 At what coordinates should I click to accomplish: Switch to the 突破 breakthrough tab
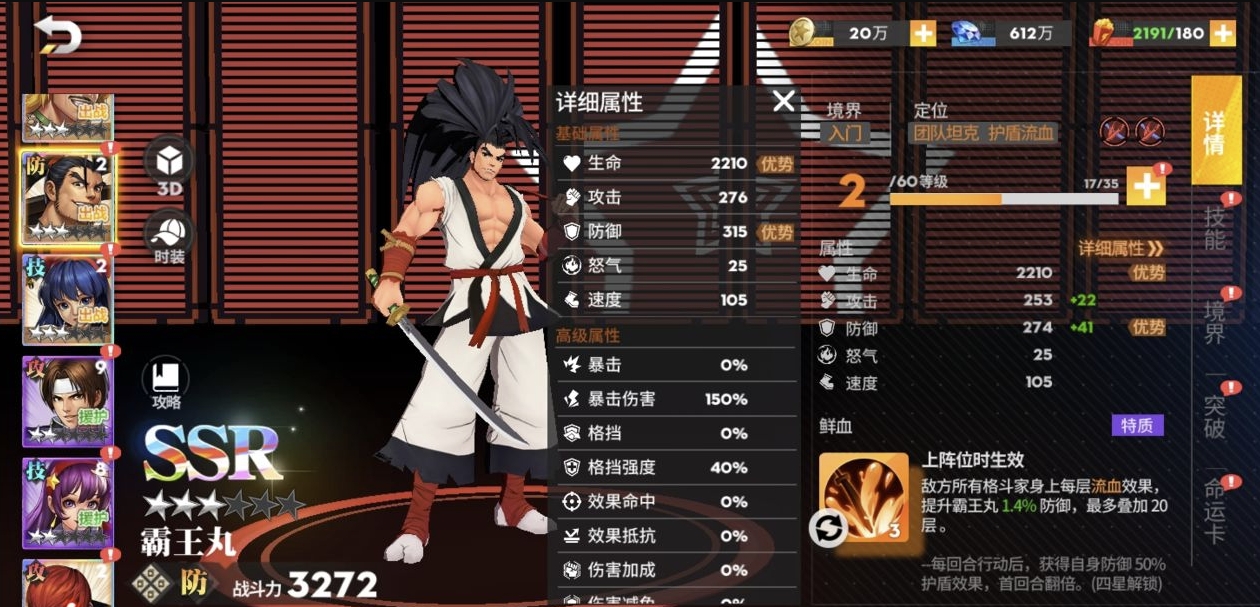1214,415
